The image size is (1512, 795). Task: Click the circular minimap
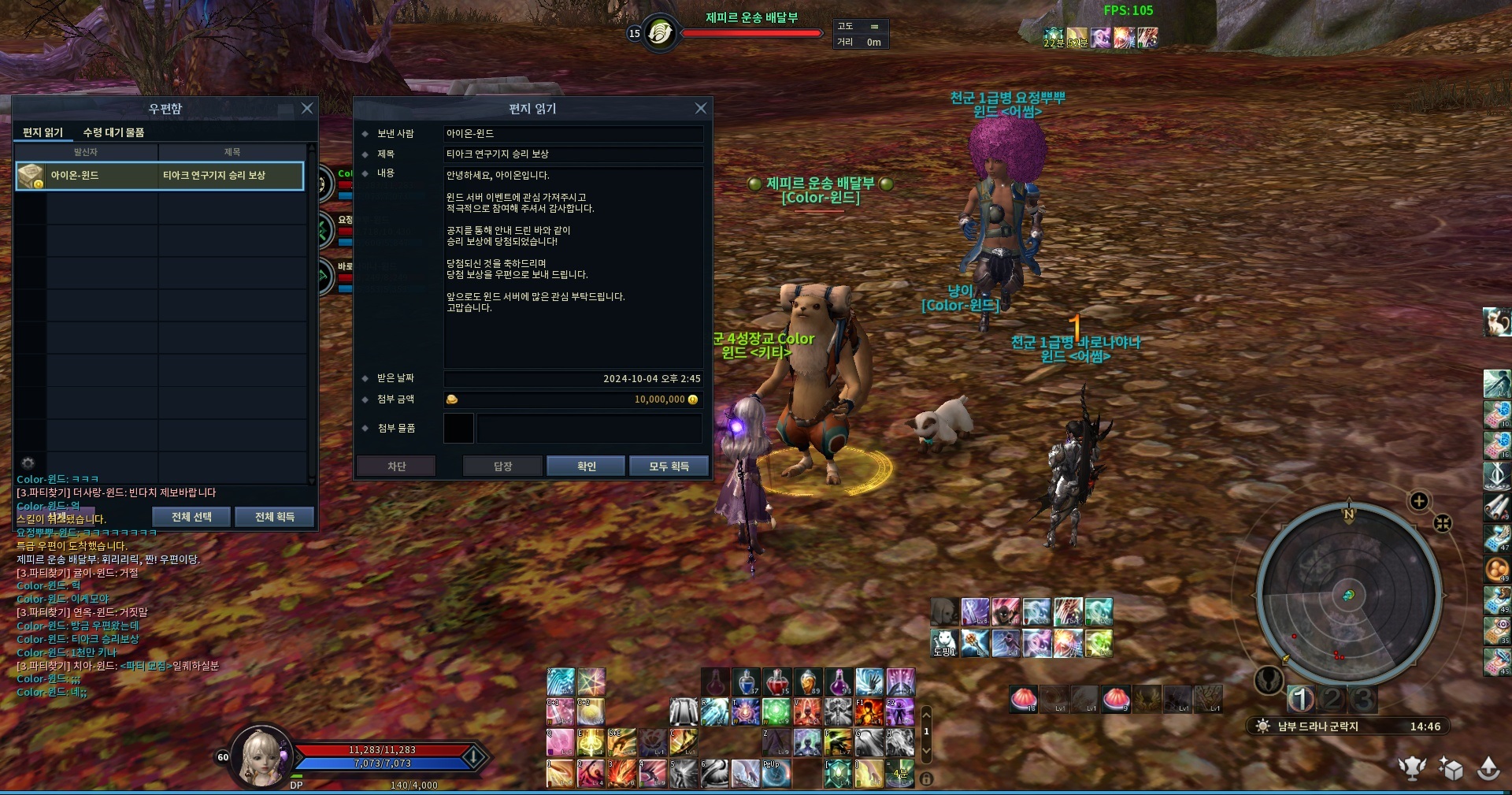pos(1349,594)
